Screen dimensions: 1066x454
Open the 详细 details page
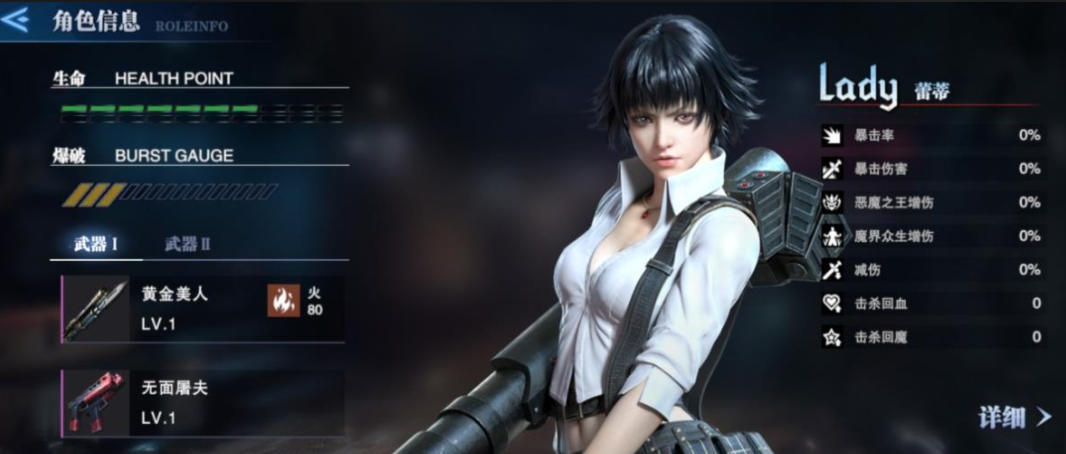pos(1014,417)
